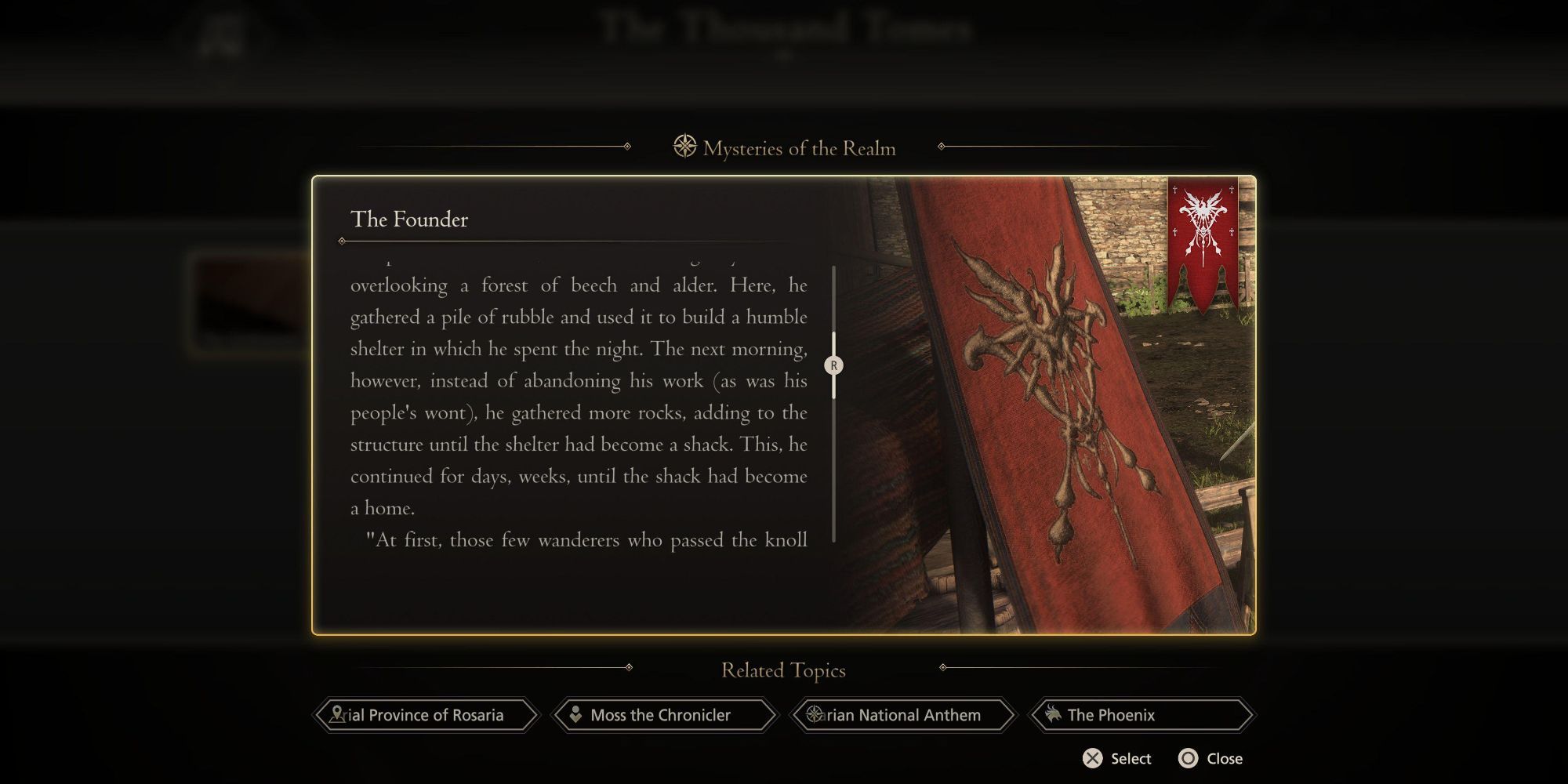The width and height of the screenshot is (1568, 784).
Task: Click the person icon beside Moss the Chronicler
Action: (x=576, y=715)
